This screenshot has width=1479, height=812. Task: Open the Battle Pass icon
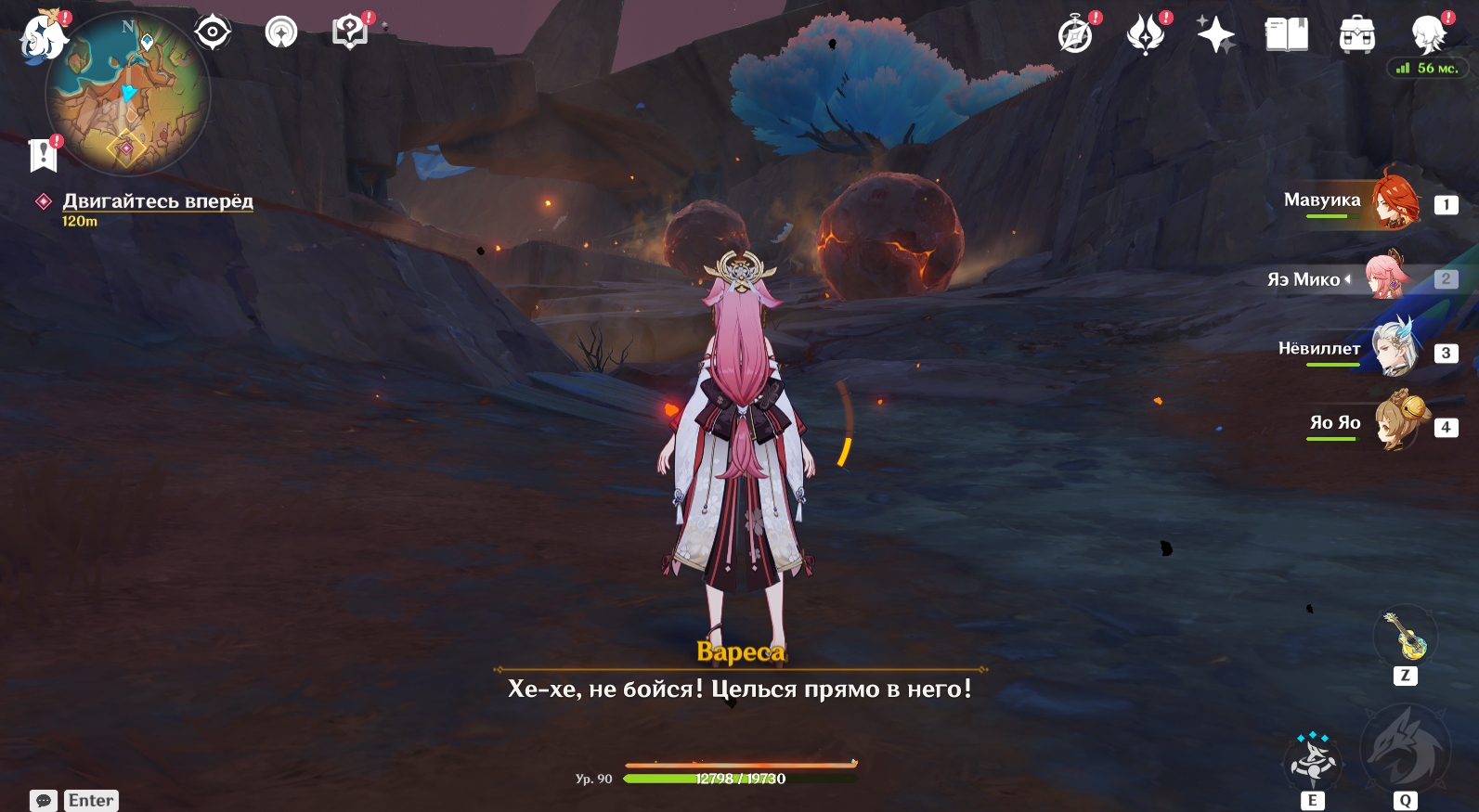(1146, 35)
